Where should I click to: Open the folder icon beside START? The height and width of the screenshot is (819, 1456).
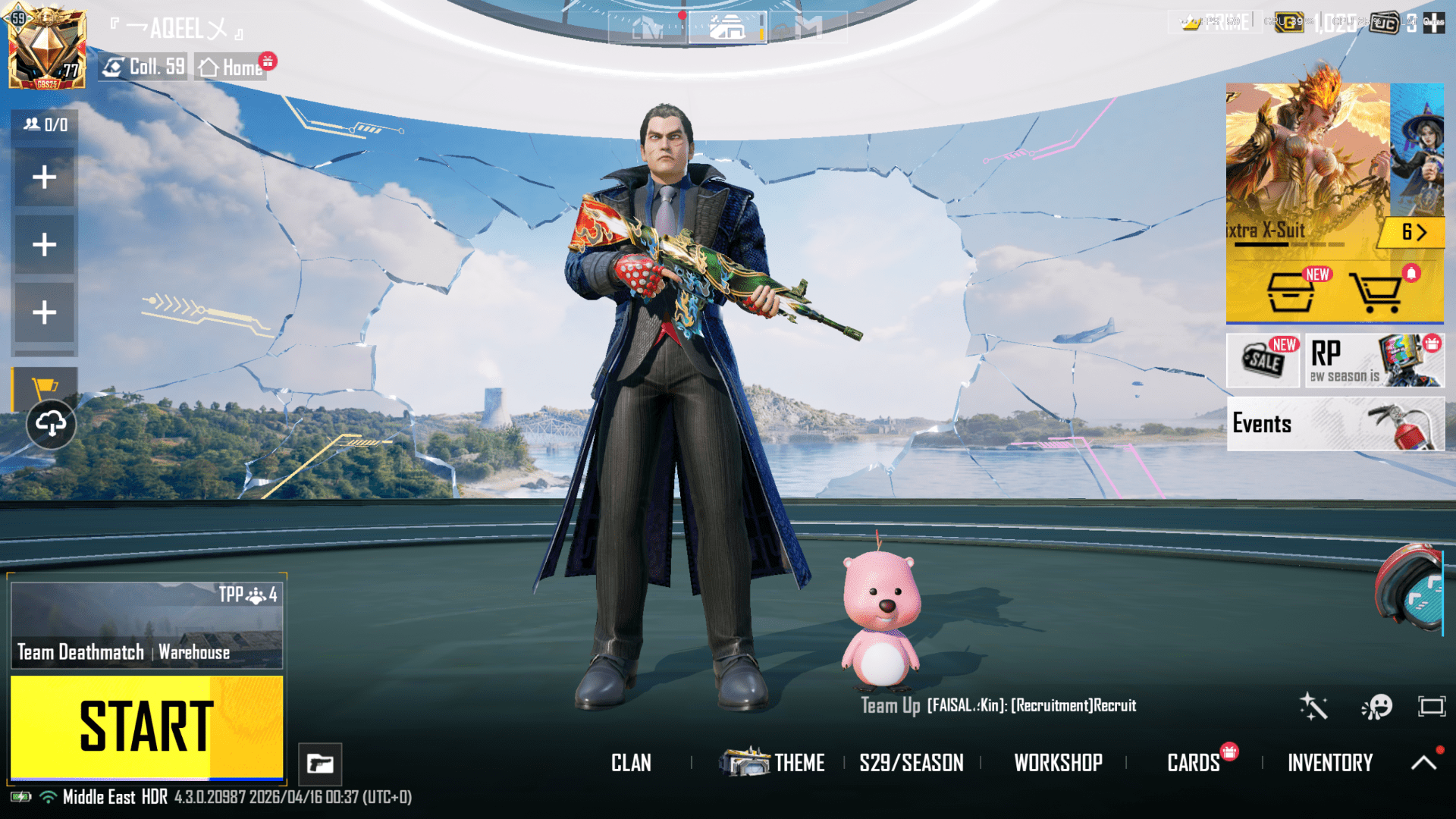point(320,764)
